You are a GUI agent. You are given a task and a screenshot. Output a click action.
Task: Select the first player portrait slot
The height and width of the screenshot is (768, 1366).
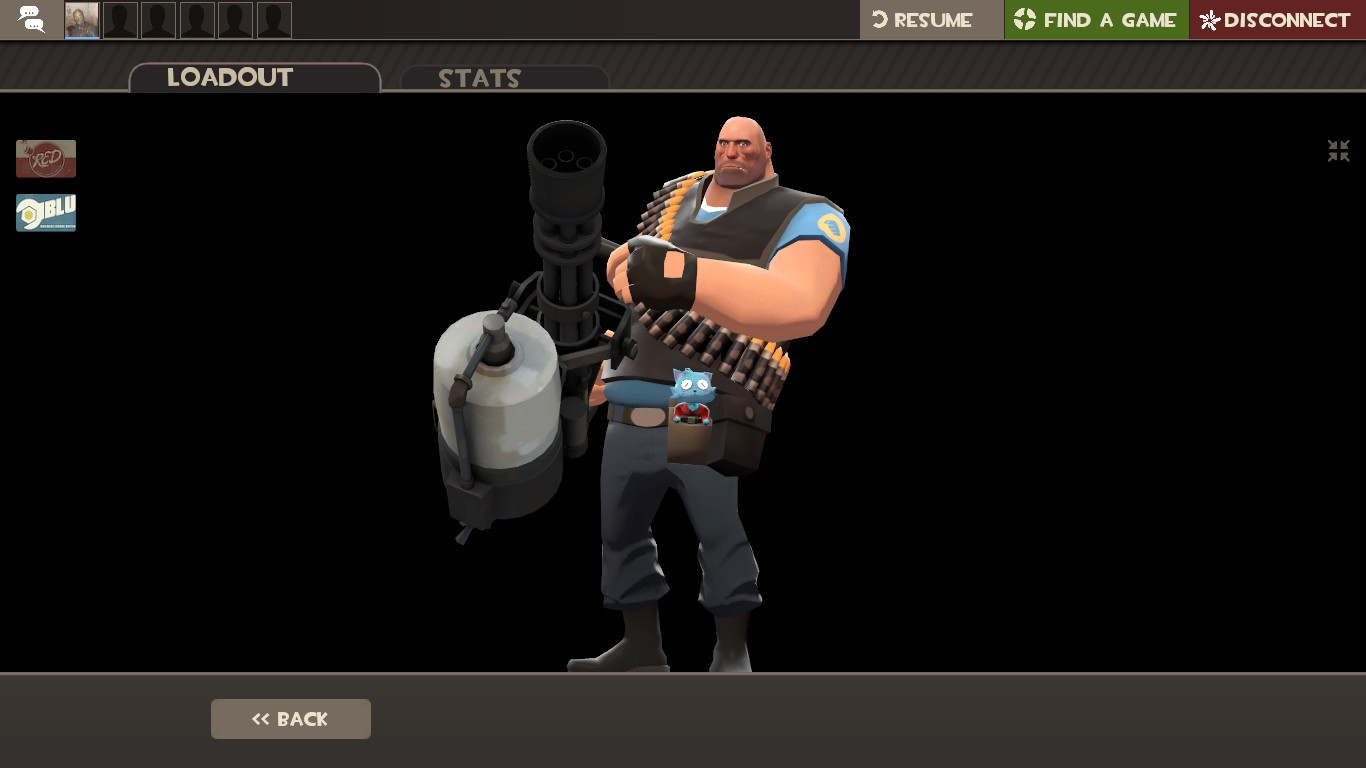point(81,19)
